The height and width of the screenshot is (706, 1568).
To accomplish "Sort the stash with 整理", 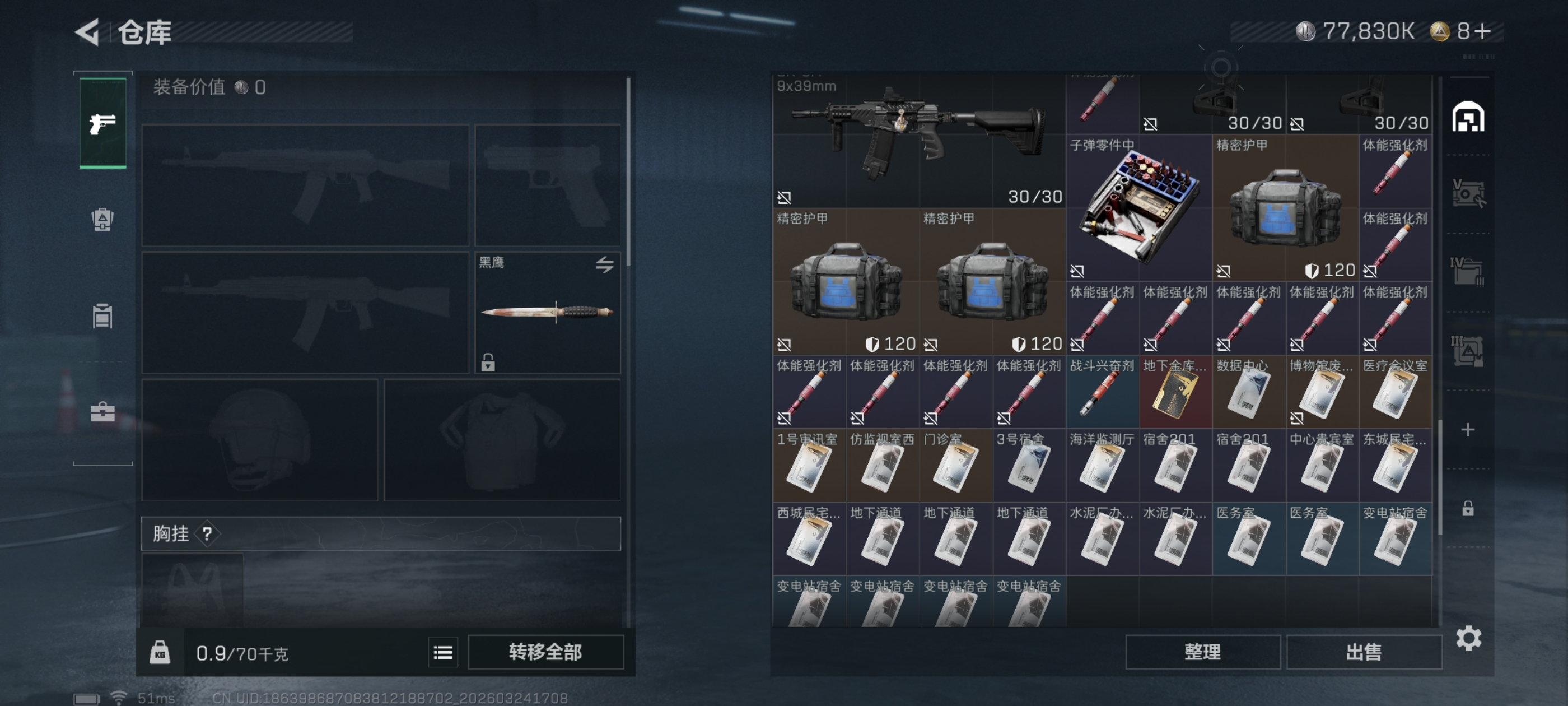I will click(1202, 652).
